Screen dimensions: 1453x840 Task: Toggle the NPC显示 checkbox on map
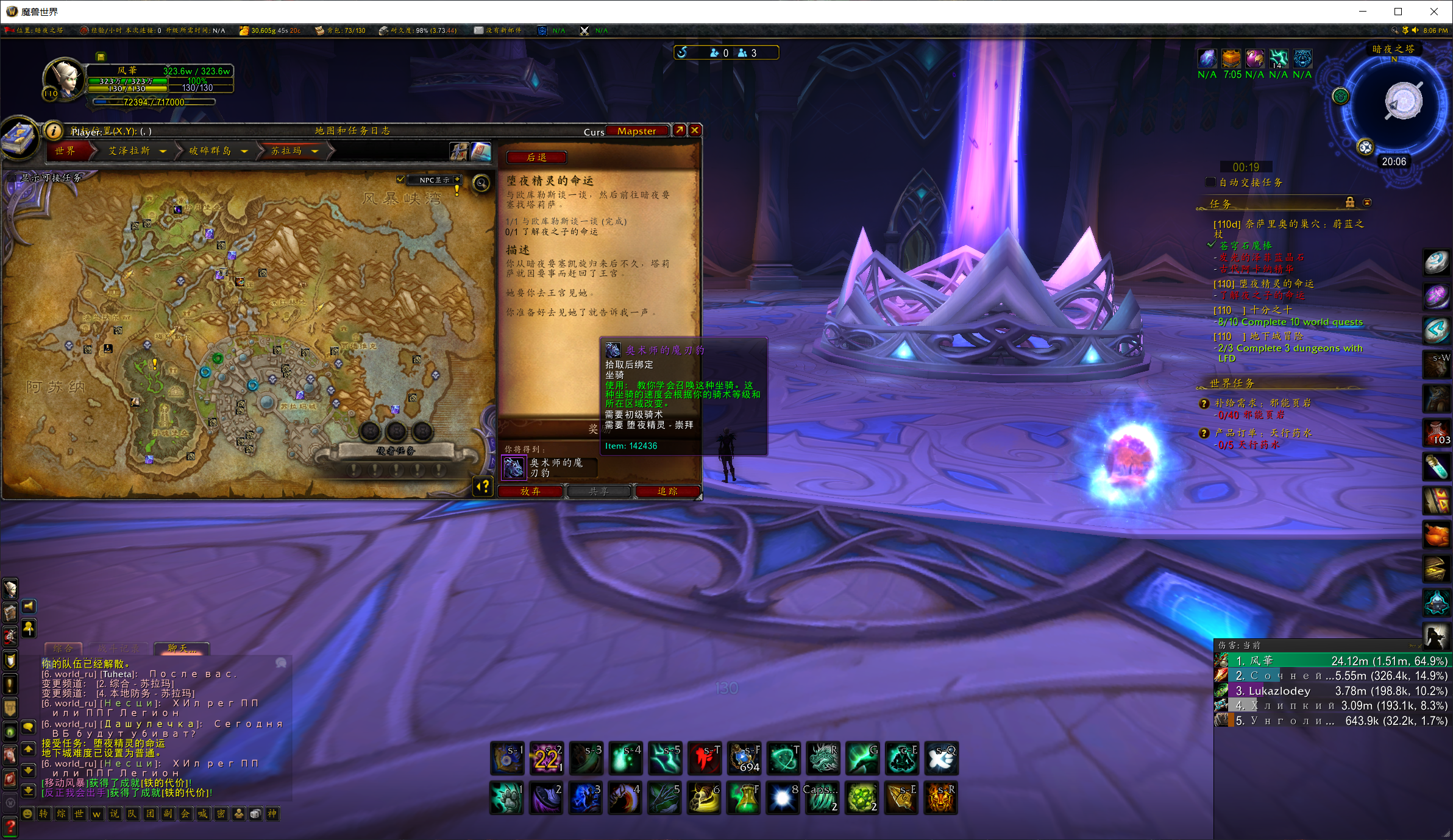400,179
